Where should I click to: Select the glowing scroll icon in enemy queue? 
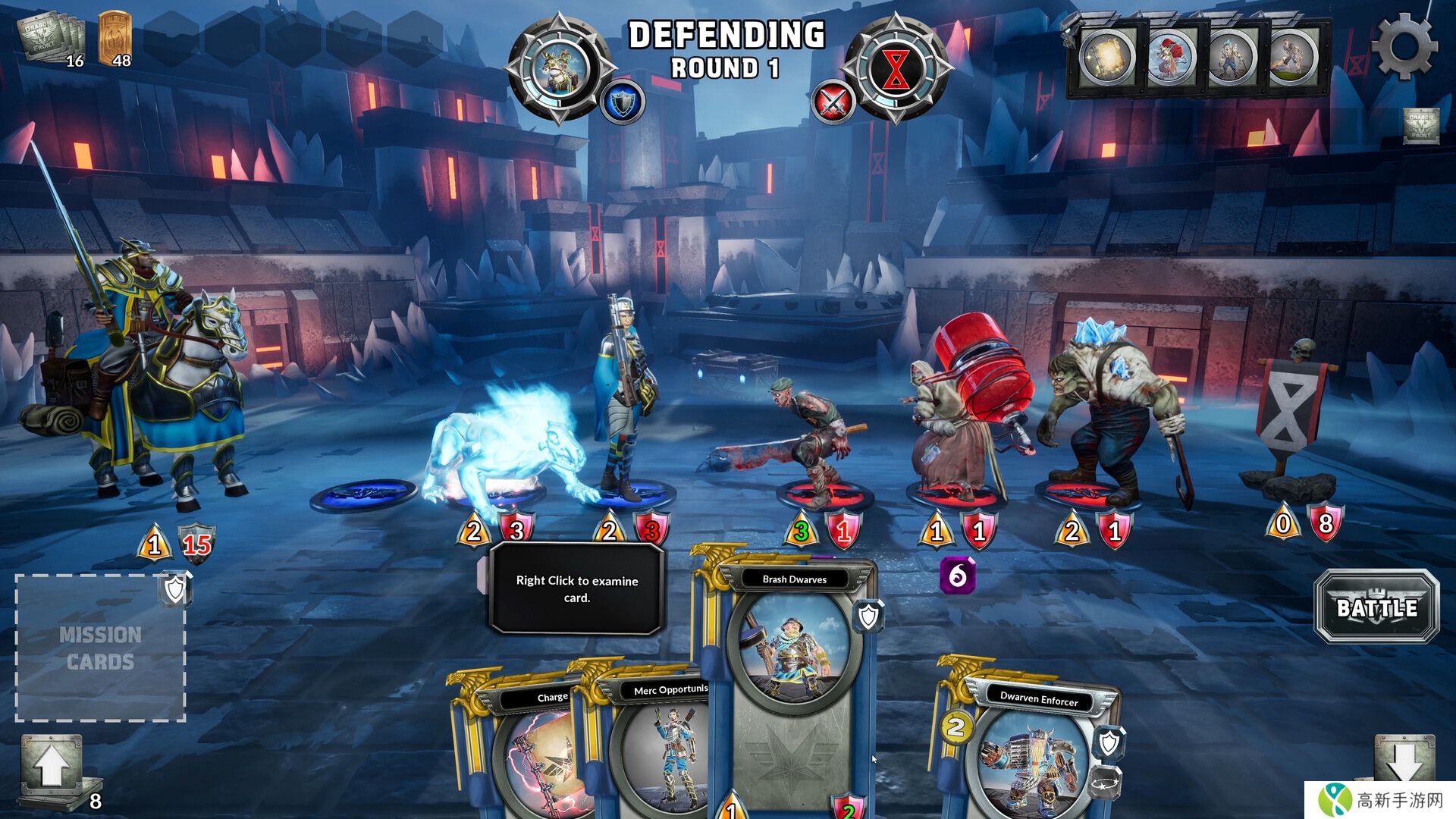[x=1108, y=57]
